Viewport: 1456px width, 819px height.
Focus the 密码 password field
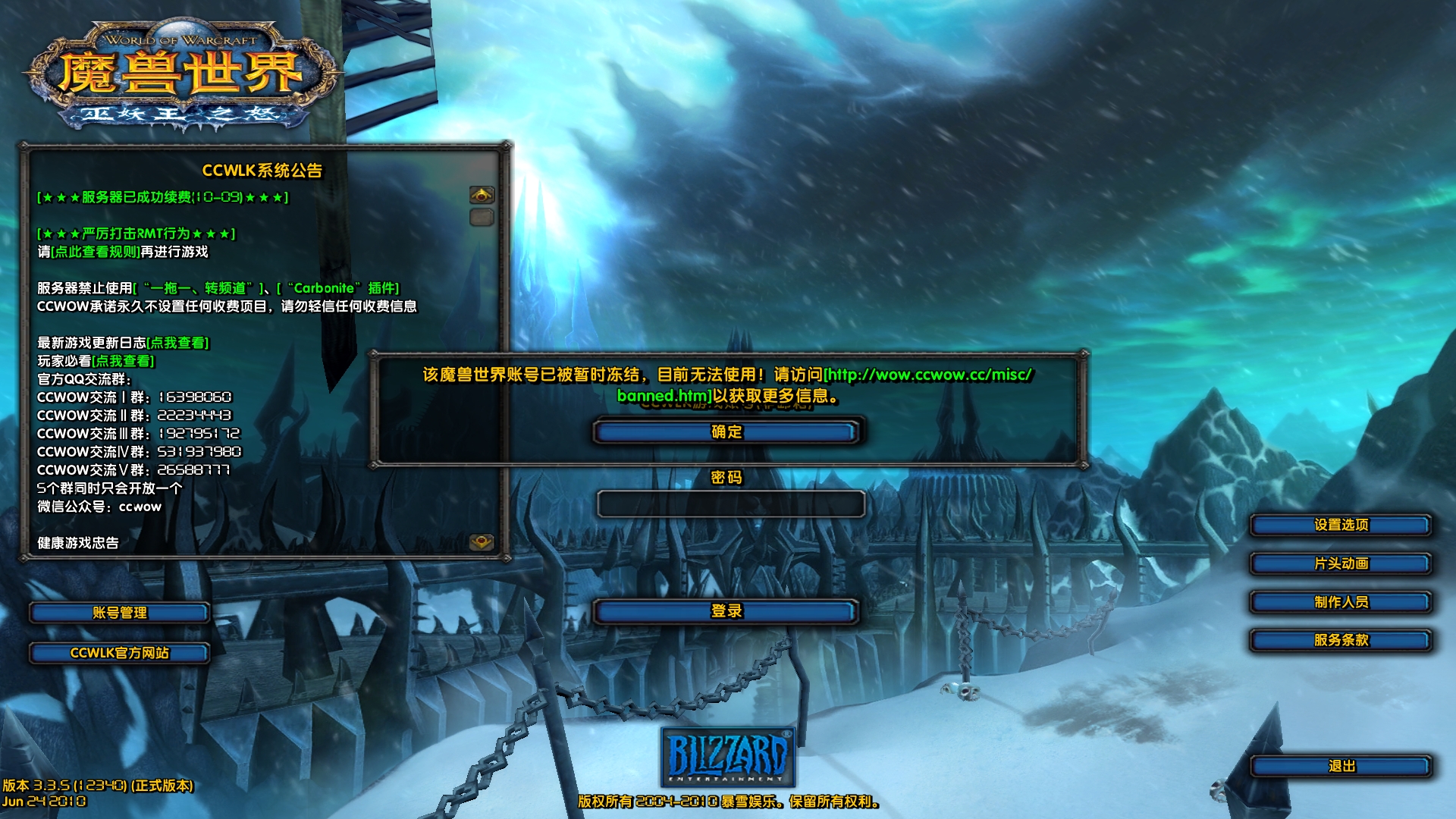pos(730,504)
